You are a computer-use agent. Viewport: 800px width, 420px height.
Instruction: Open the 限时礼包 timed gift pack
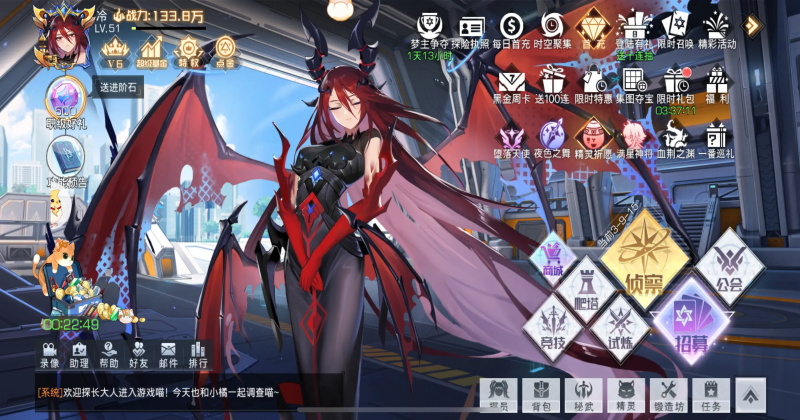[677, 82]
